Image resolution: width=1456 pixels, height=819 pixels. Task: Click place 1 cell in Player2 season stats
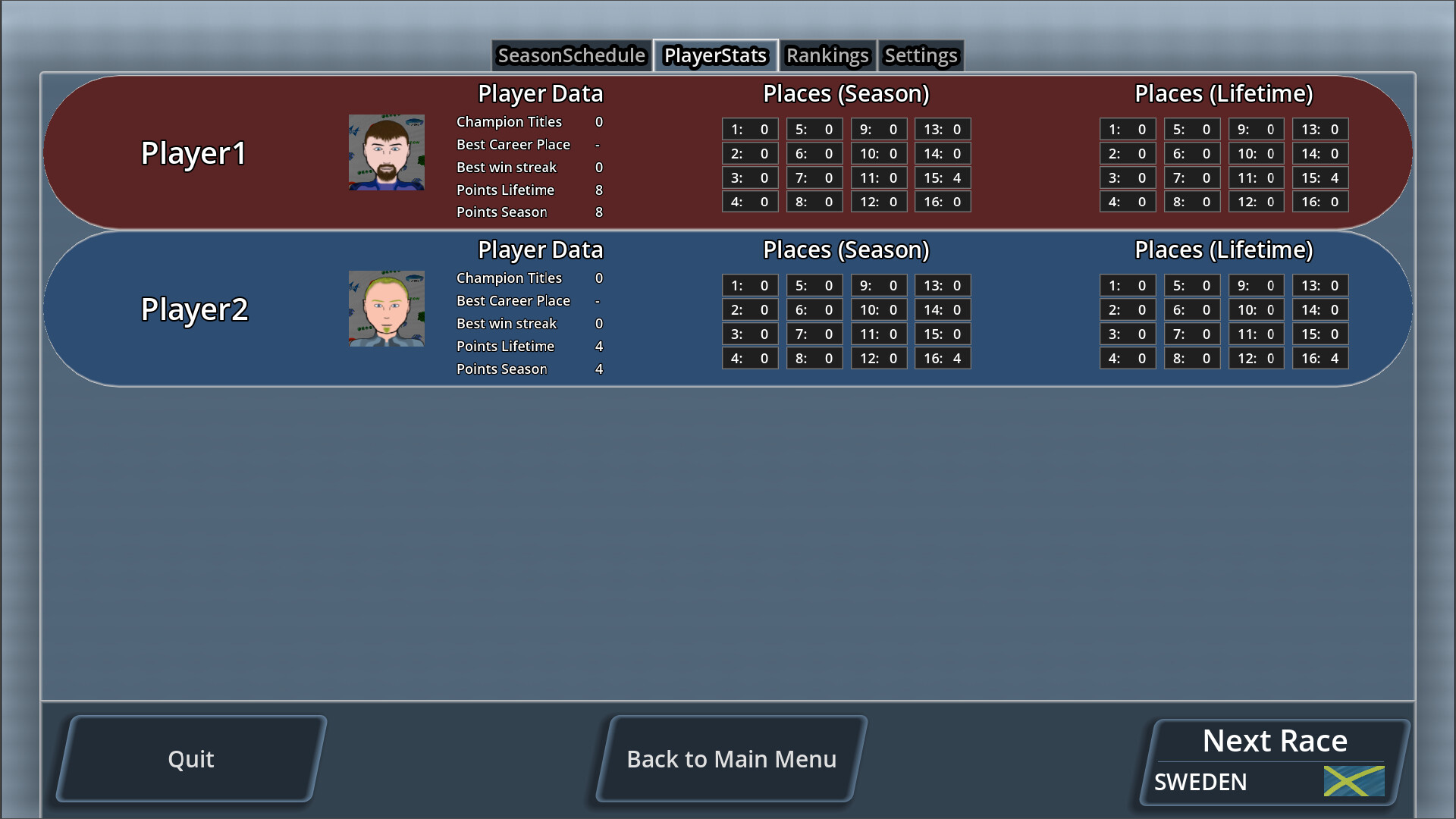point(749,285)
